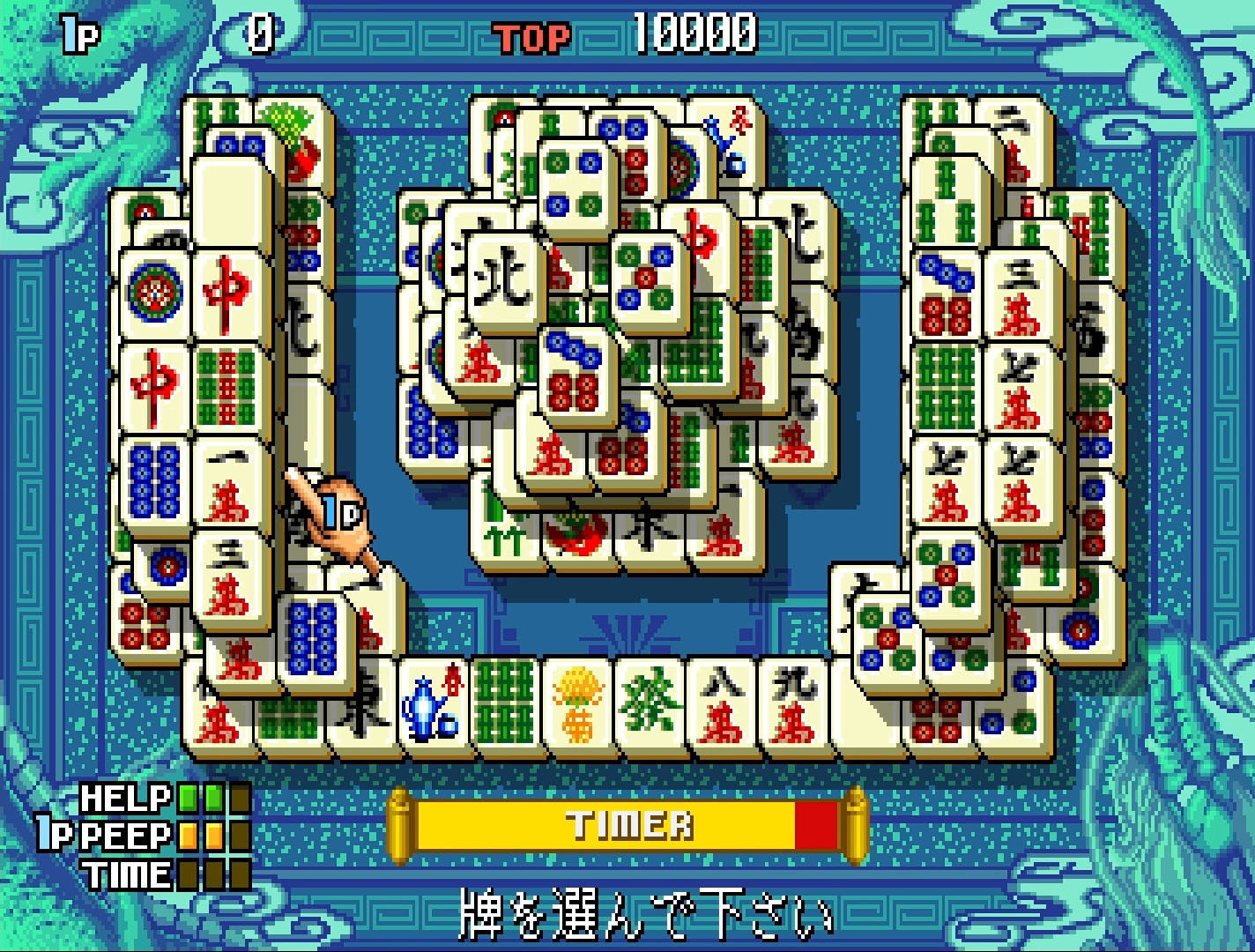Choose the green dragon 發 tile
This screenshot has height=952, width=1255.
(x=650, y=707)
